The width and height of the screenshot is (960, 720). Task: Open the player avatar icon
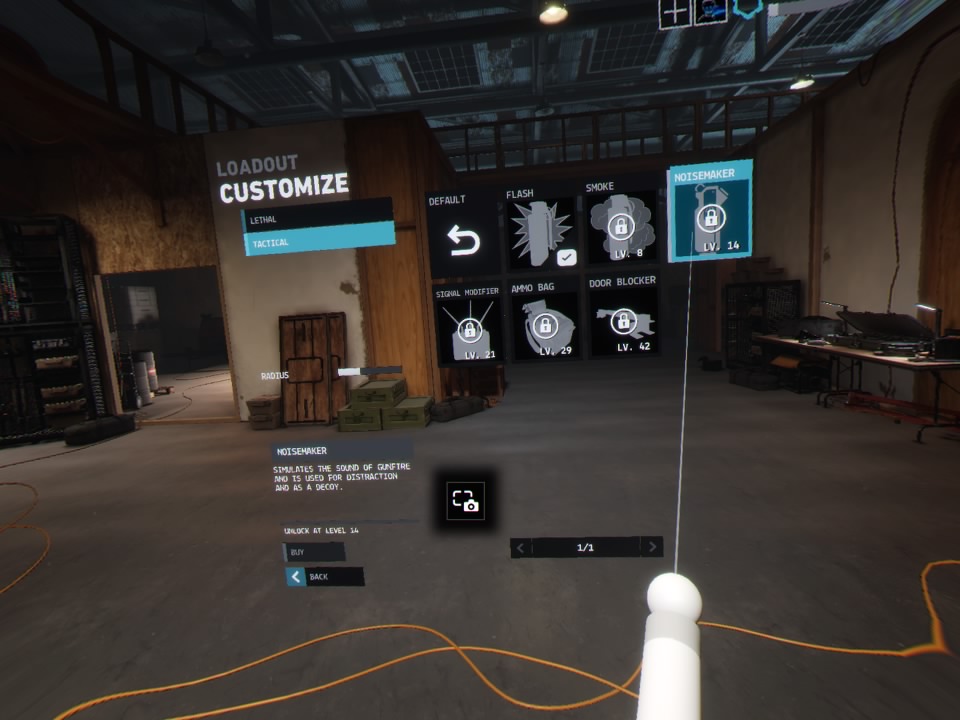pos(710,13)
